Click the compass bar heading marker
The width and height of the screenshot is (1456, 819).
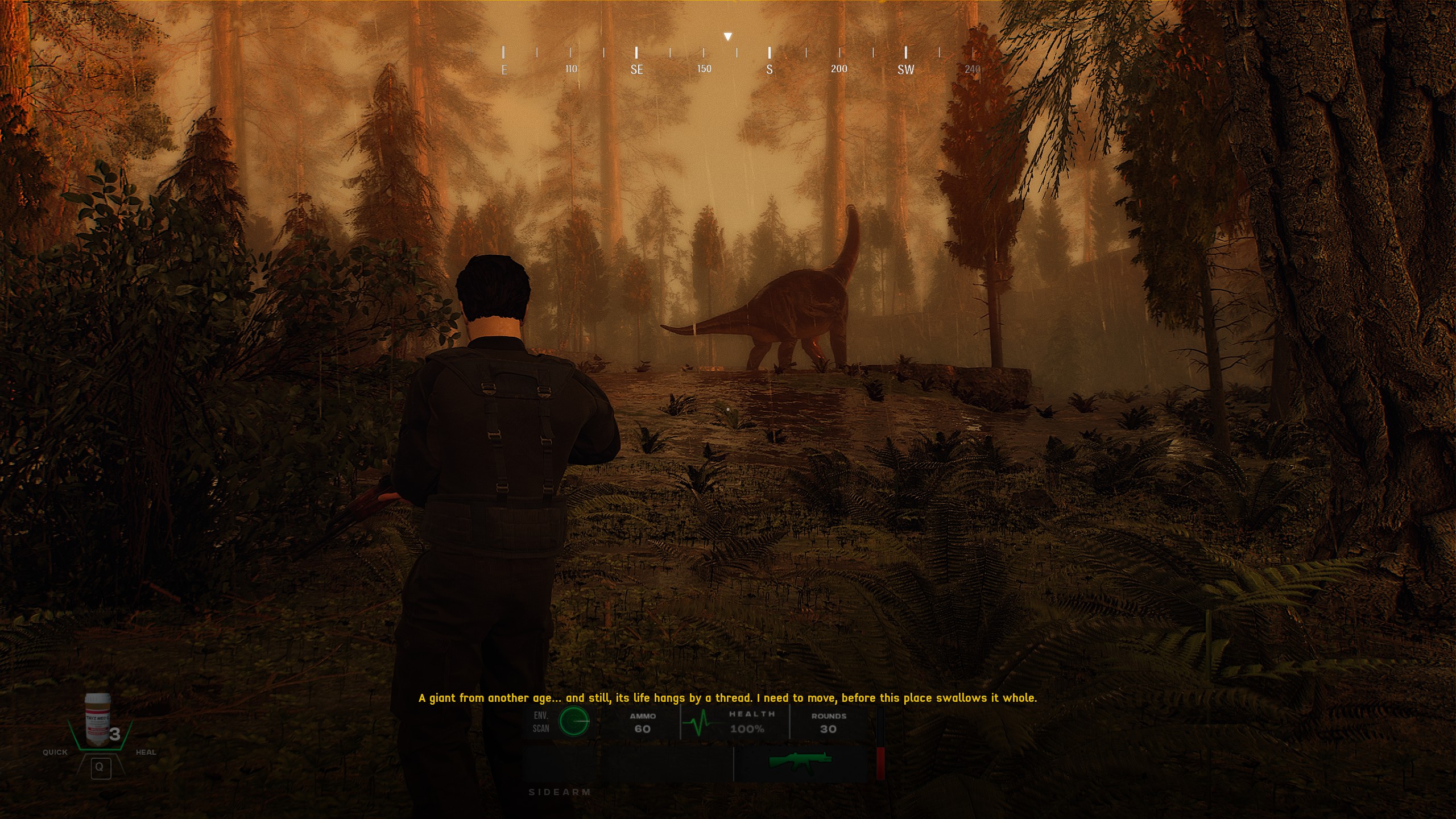click(727, 37)
